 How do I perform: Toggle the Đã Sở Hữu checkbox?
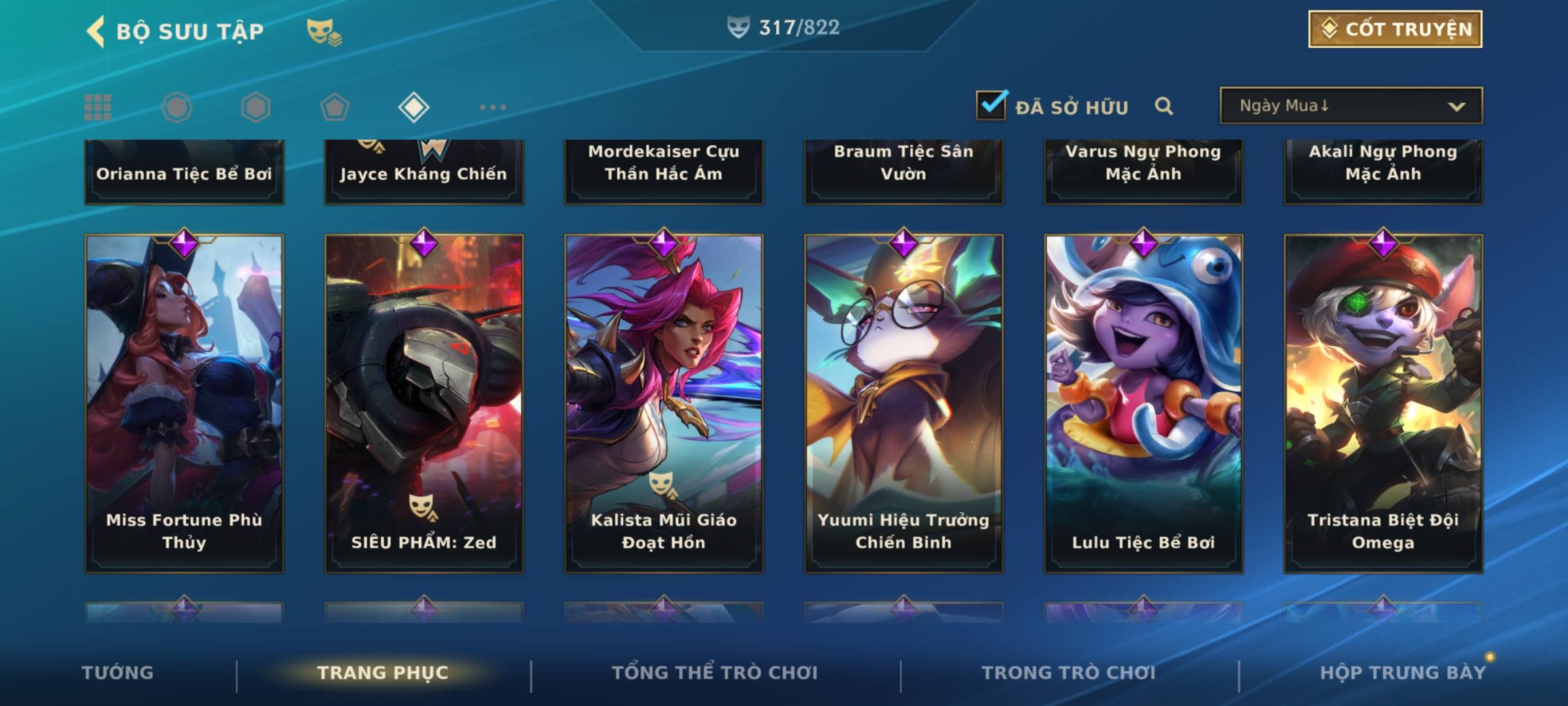click(990, 105)
